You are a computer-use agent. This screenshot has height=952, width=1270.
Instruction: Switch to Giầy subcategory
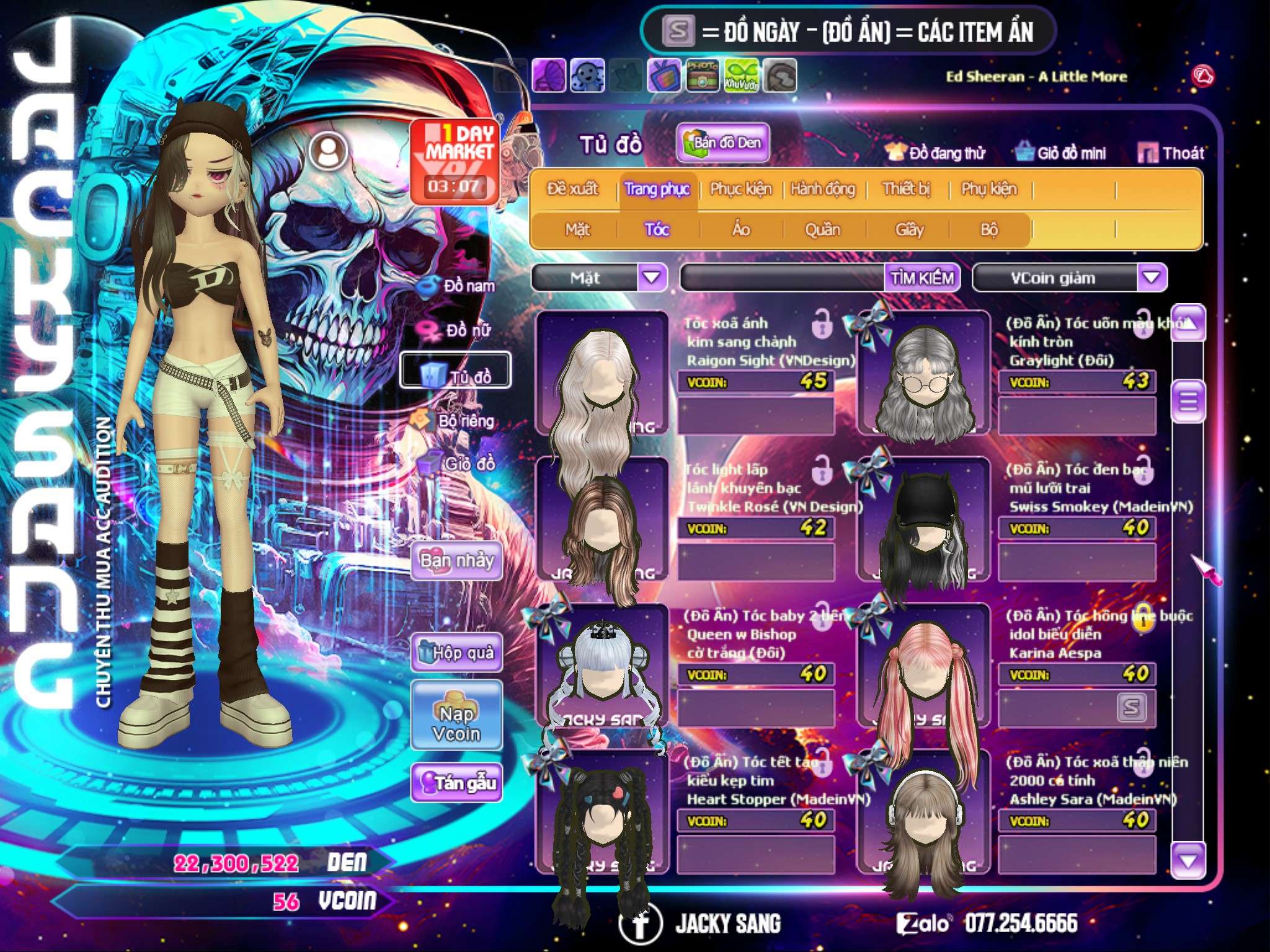coord(909,230)
